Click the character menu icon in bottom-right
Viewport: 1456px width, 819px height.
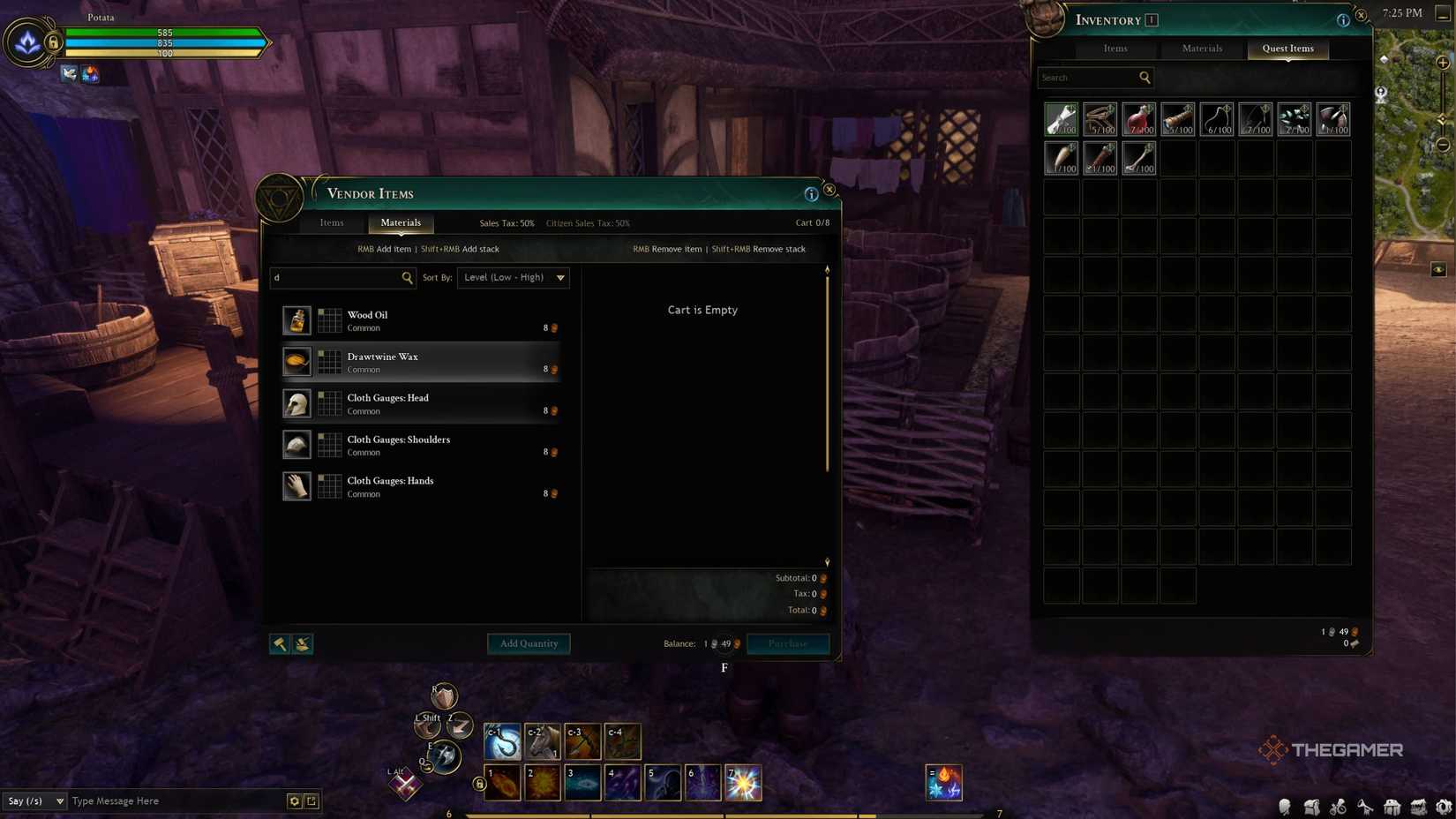click(x=1284, y=806)
